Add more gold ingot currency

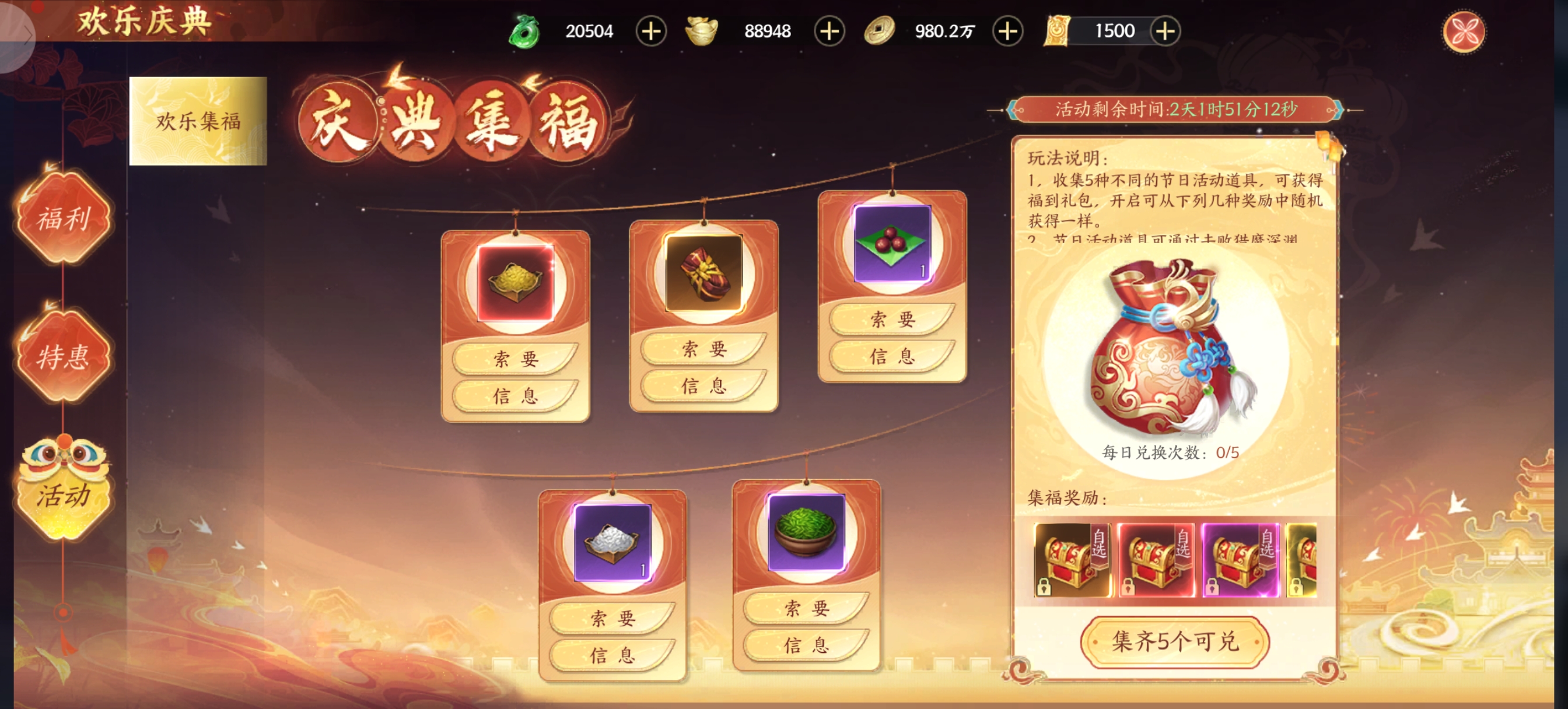click(x=829, y=31)
